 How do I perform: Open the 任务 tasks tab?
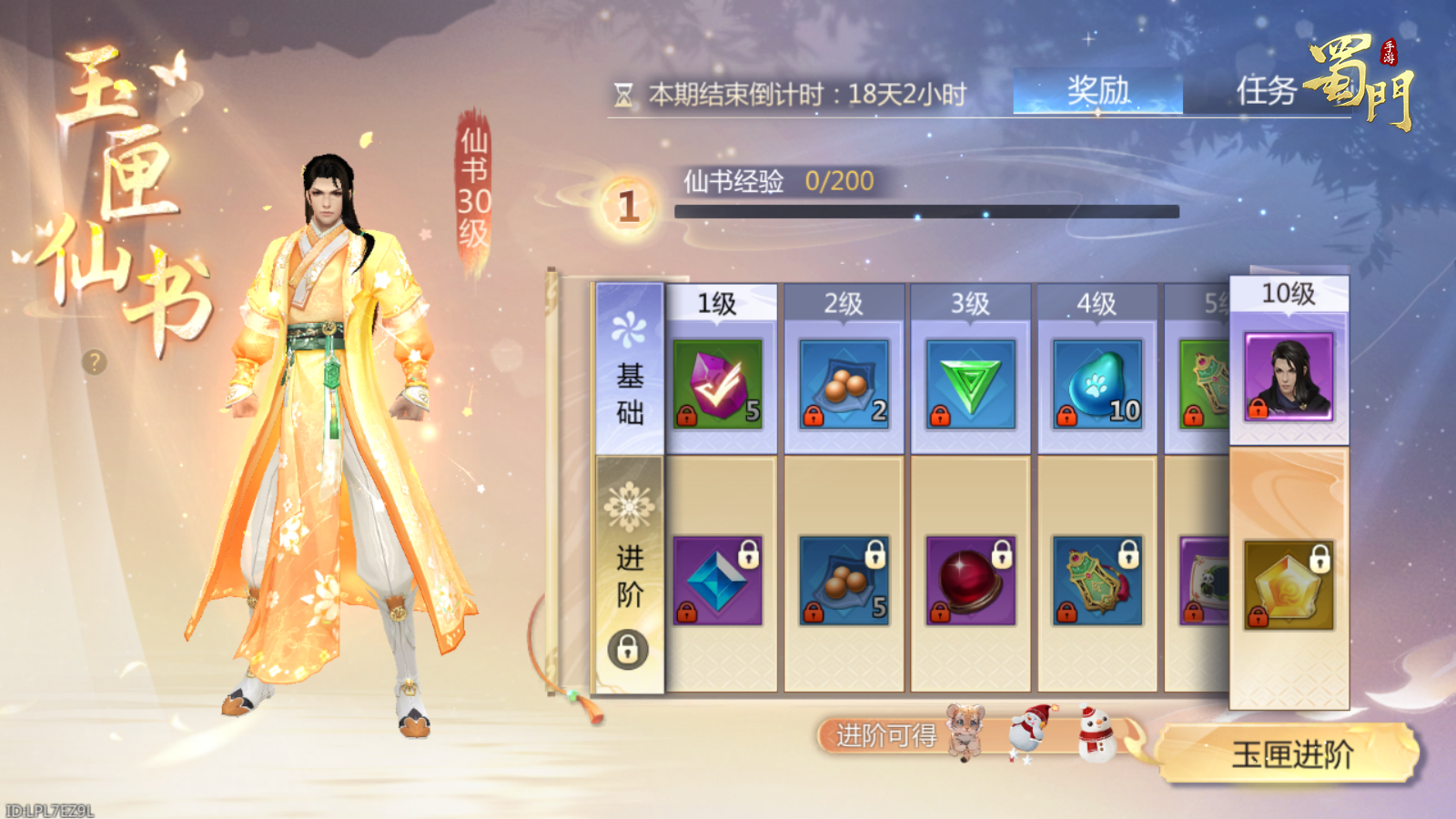1266,91
